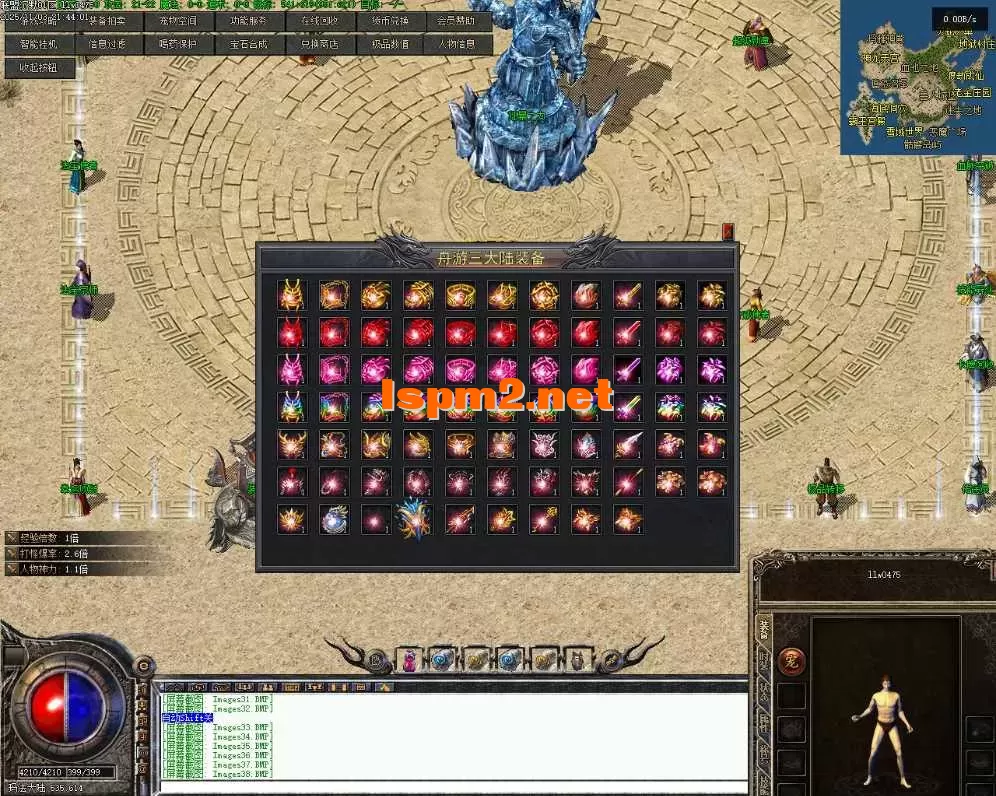Pick the gold ring equipment icon
Viewport: 996px width, 796px height.
460,295
